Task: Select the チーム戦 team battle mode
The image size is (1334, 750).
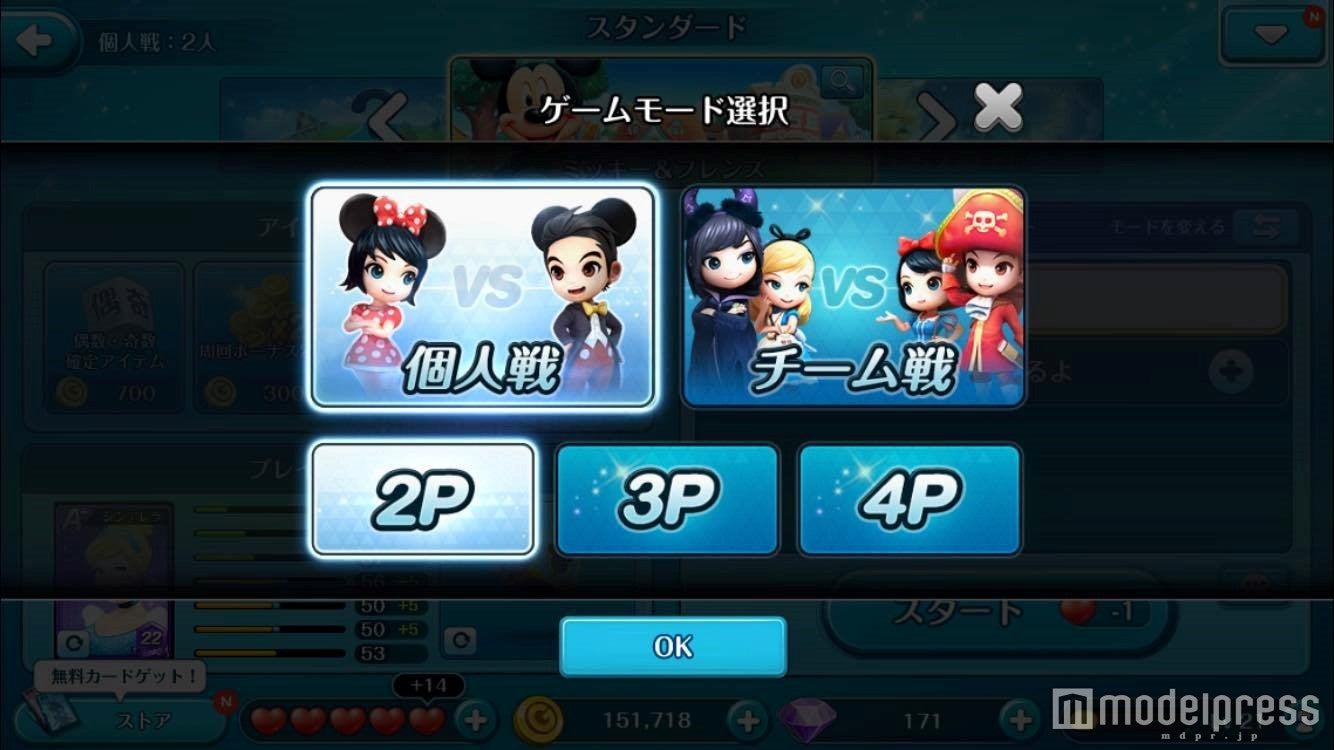Action: (852, 295)
